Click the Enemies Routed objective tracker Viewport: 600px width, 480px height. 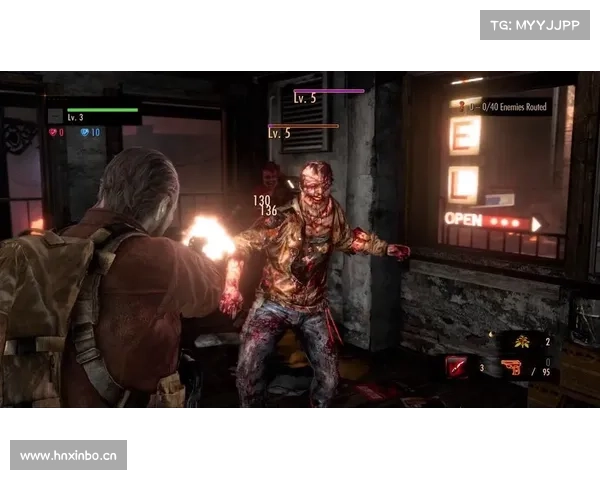point(509,106)
